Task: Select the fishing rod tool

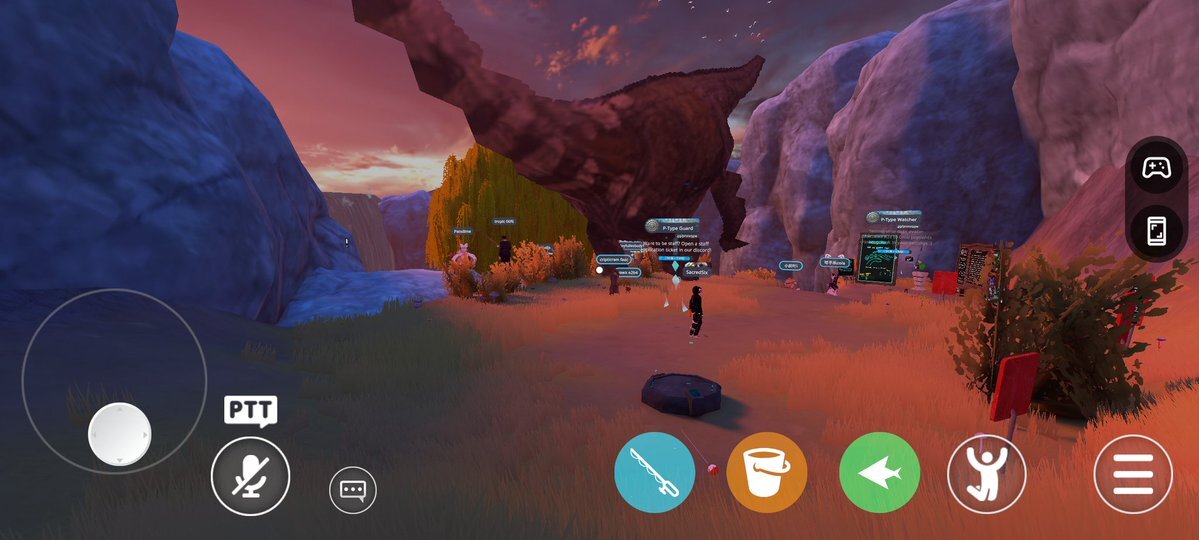Action: (x=654, y=472)
